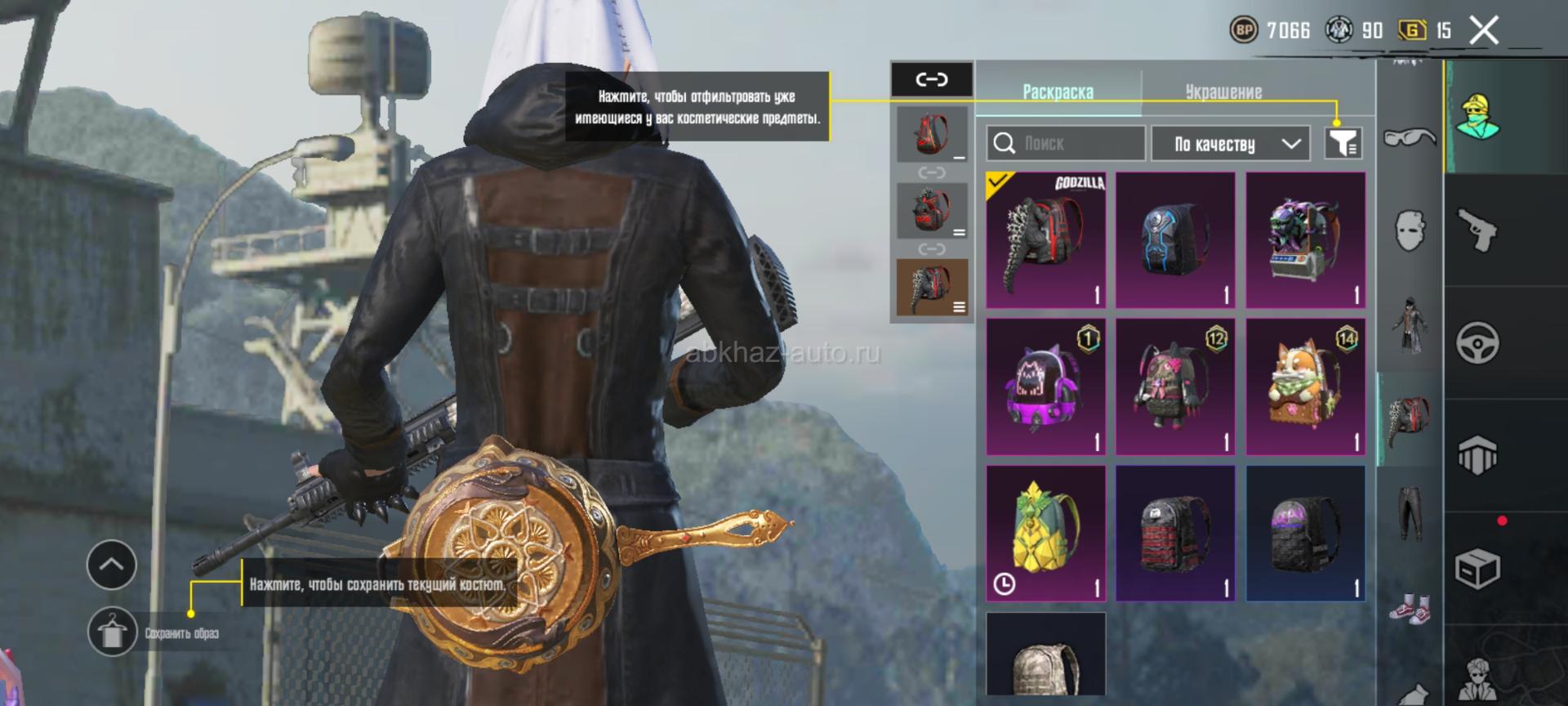Expand the panel with the up-arrow button

tap(112, 565)
